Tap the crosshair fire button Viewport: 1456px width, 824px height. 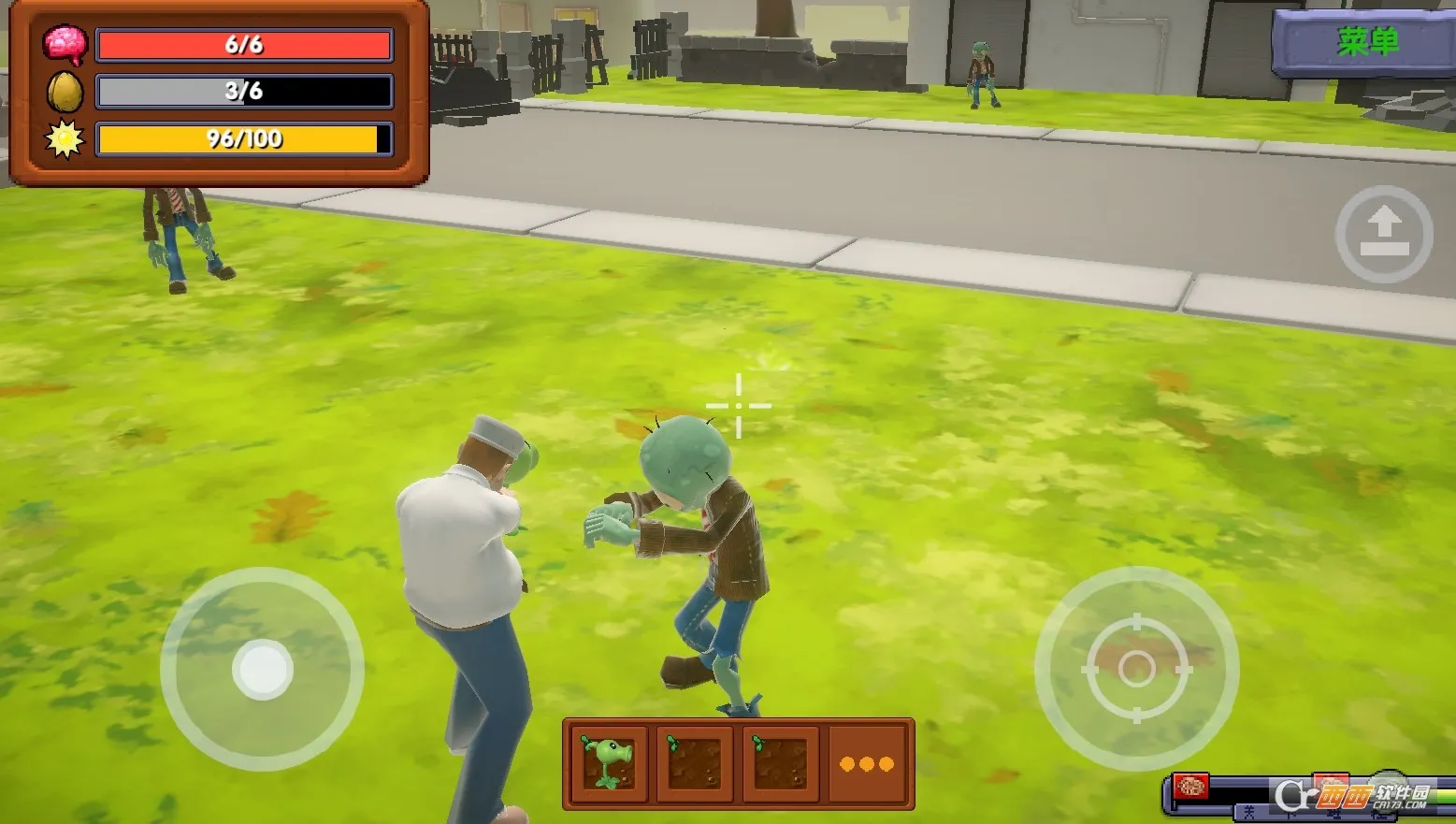coord(1136,668)
